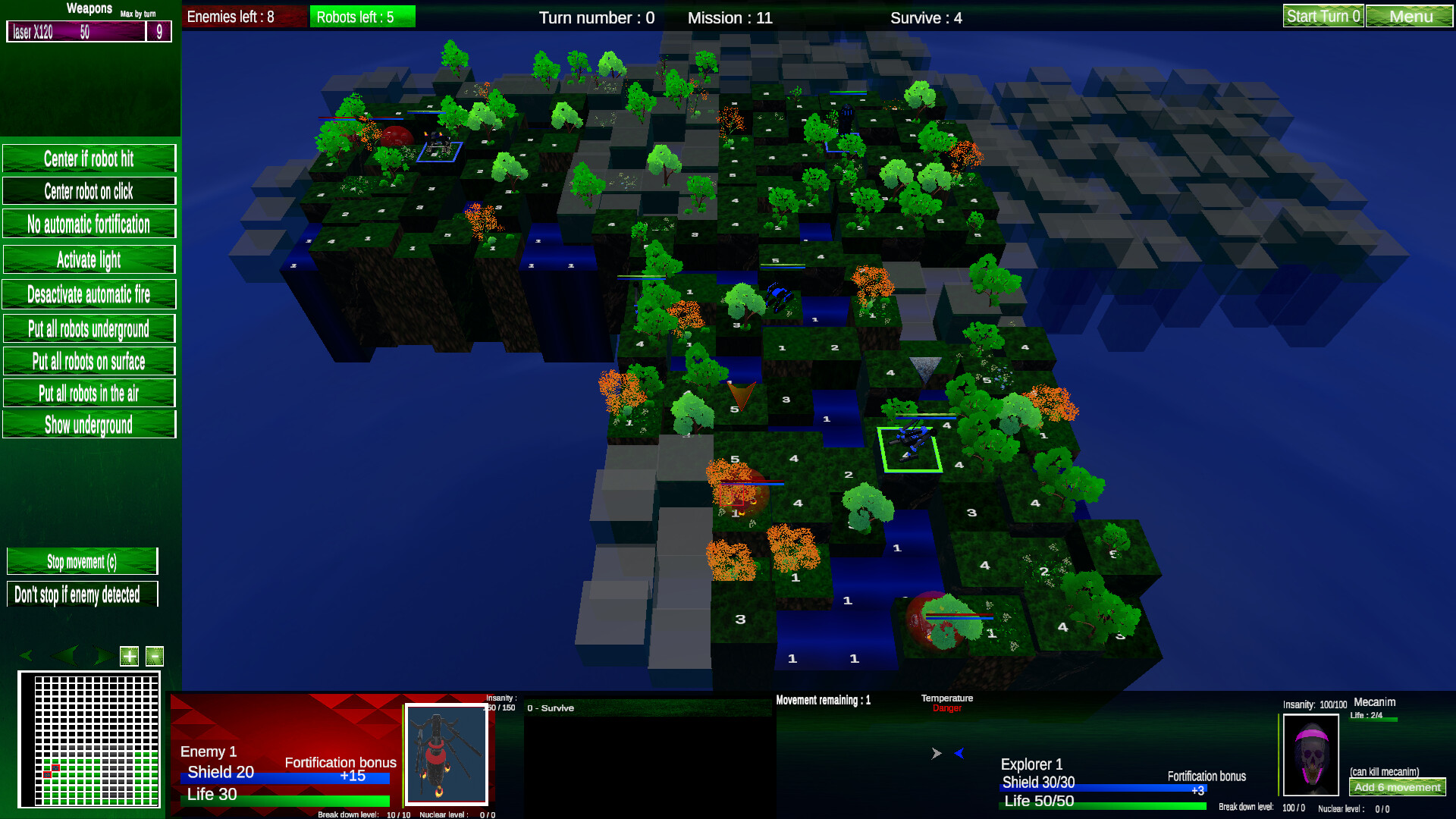1456x819 pixels.
Task: Click Put all robots underground
Action: click(x=89, y=328)
